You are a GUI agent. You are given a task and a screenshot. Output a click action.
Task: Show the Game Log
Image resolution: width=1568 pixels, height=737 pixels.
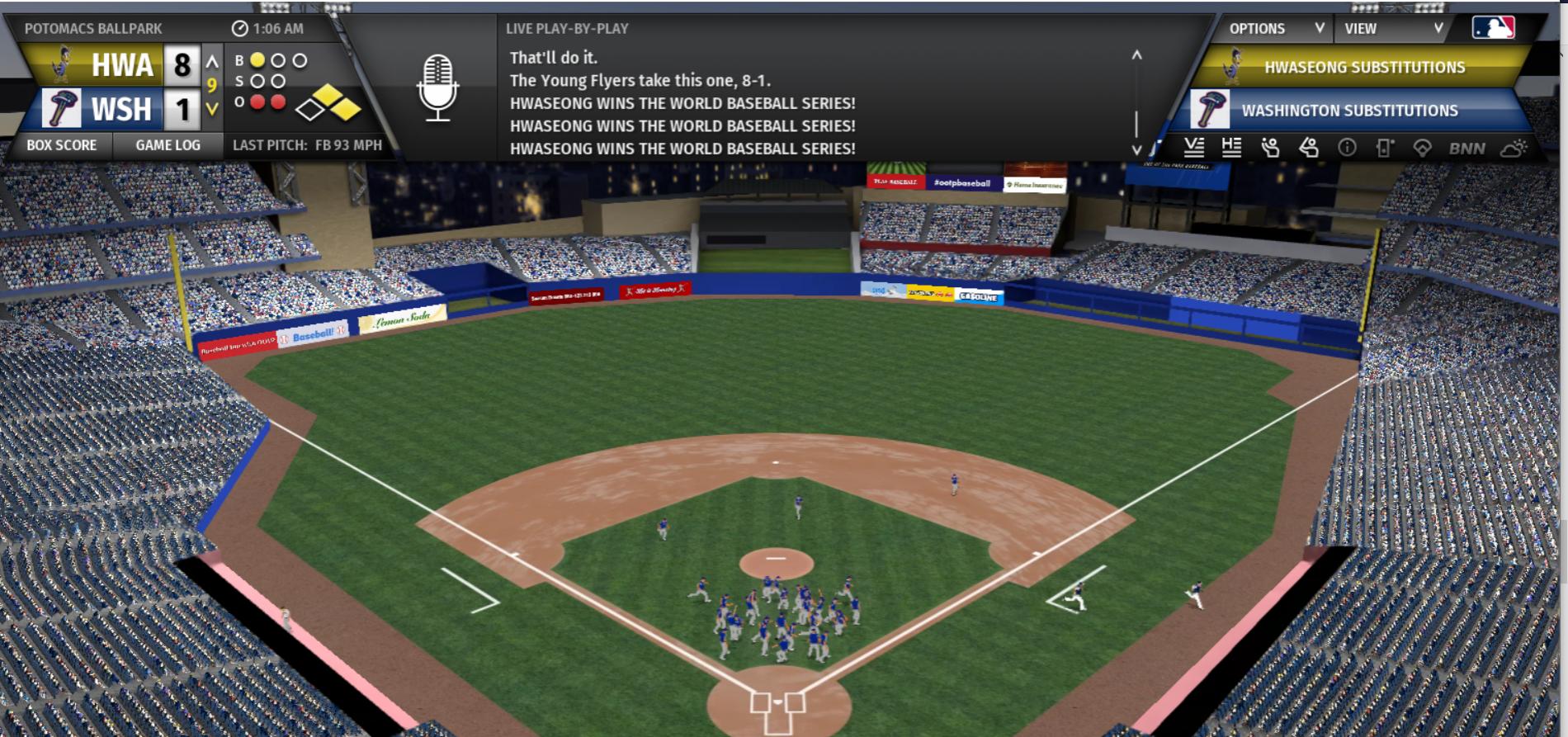click(168, 145)
